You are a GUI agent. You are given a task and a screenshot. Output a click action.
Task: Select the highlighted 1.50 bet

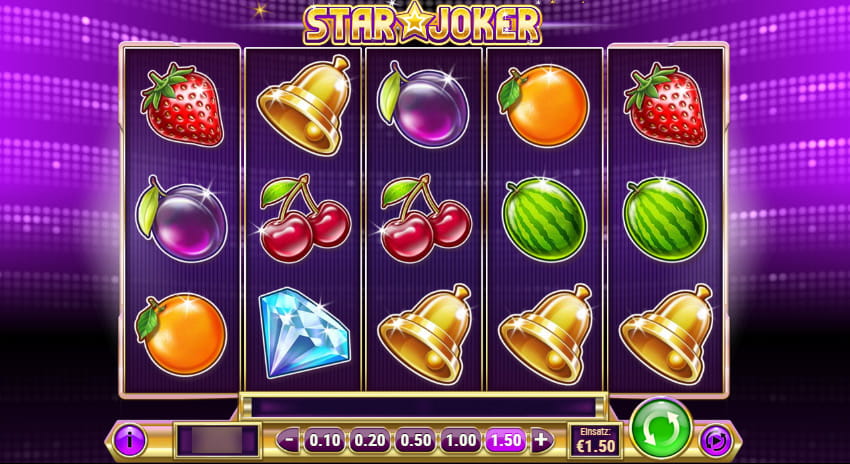505,439
